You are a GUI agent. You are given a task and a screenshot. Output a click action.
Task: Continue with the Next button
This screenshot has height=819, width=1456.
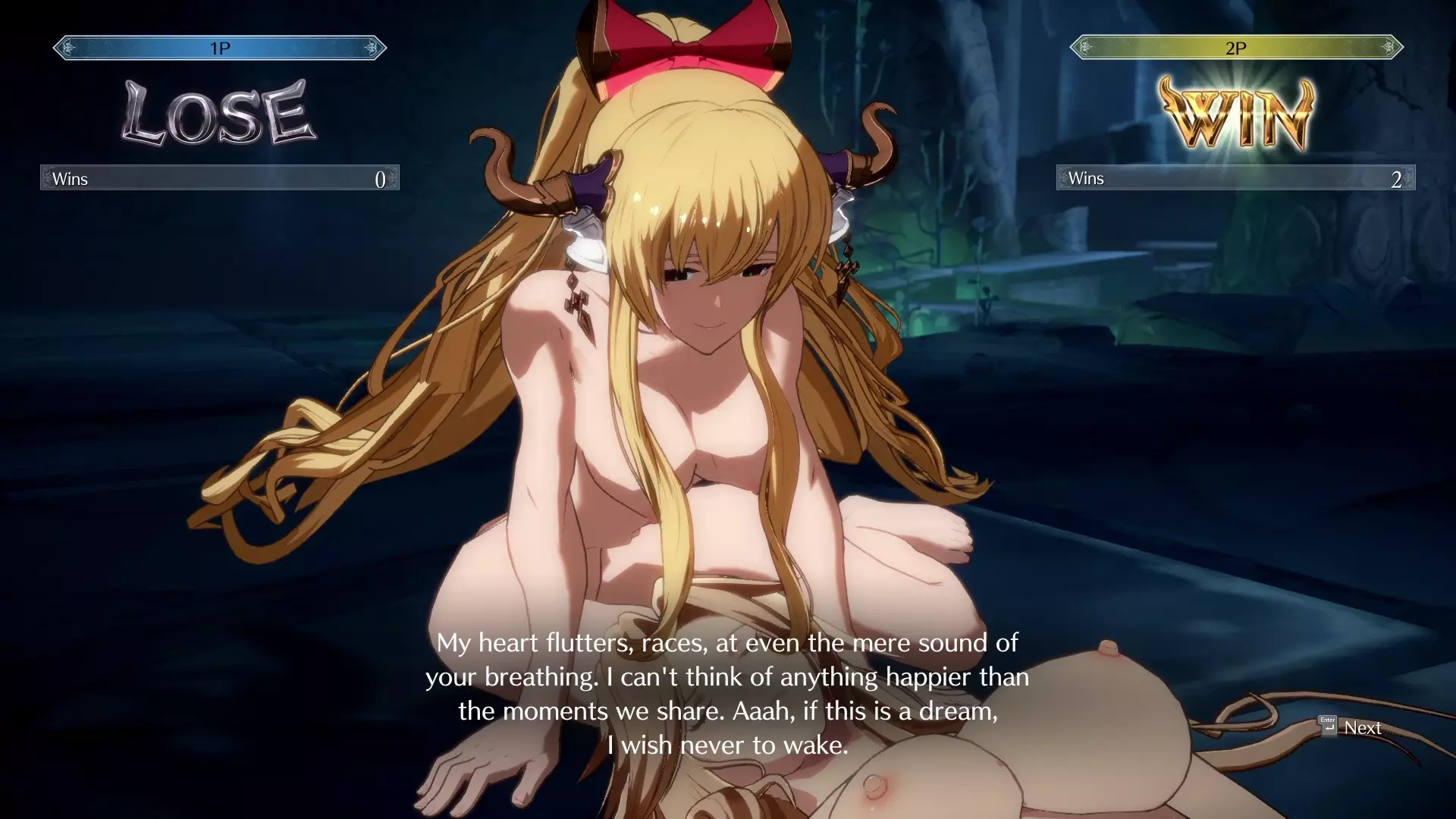[1352, 727]
